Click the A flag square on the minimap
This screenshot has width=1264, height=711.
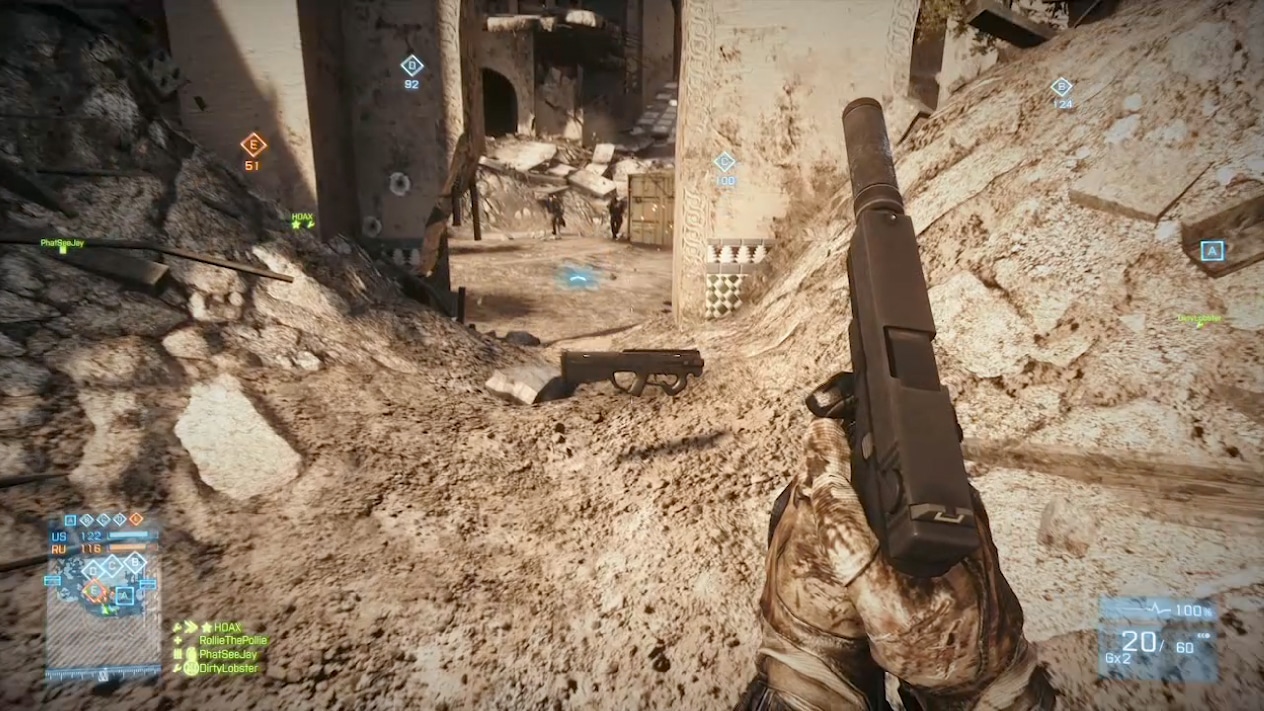(x=124, y=596)
